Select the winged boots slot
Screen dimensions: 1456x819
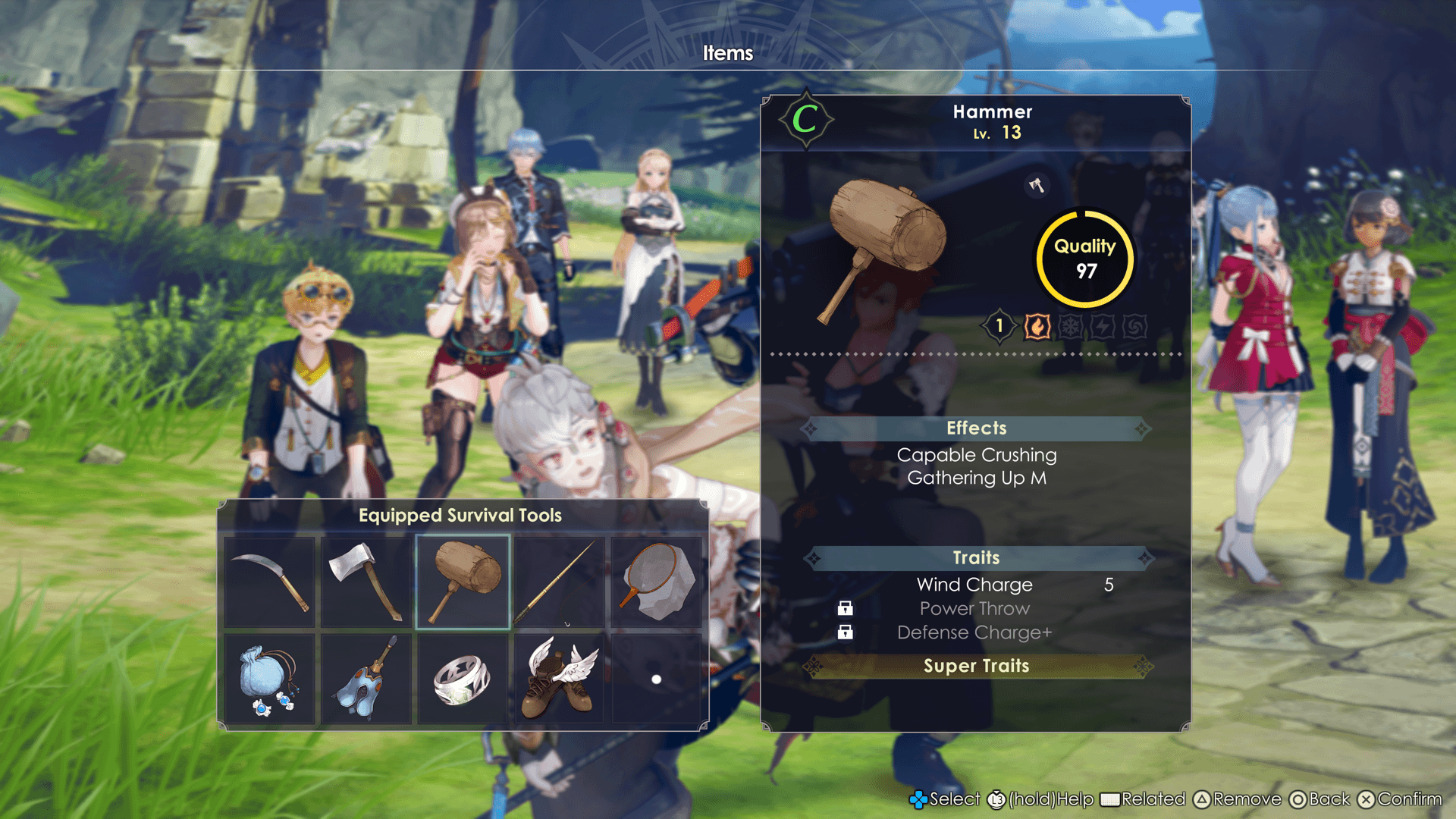[x=559, y=679]
